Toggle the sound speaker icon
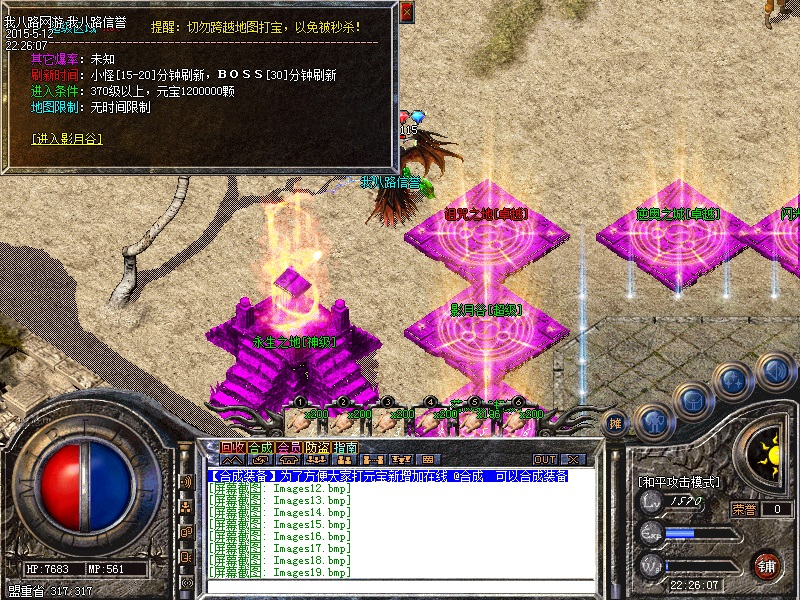 (775, 371)
